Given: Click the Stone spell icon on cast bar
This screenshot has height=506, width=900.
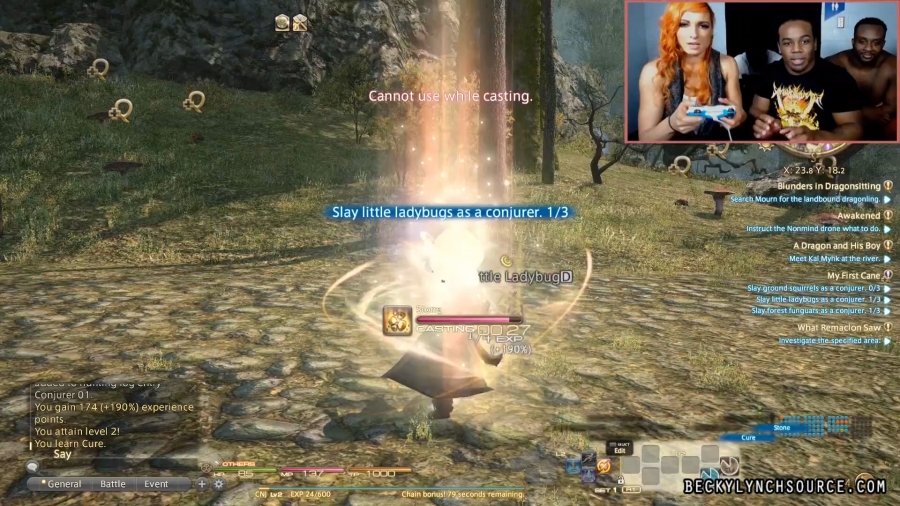Looking at the screenshot, I should coord(398,320).
